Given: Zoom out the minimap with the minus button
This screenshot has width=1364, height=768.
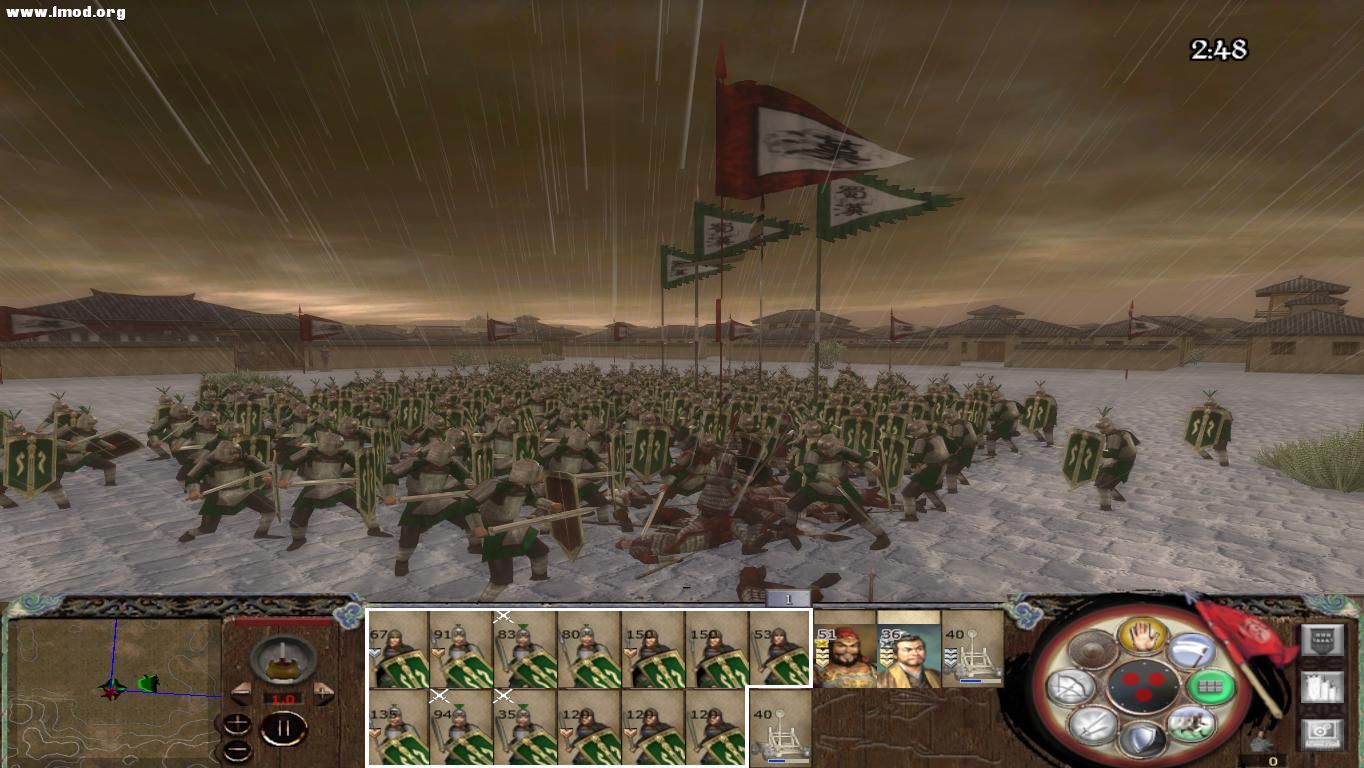Looking at the screenshot, I should click(237, 751).
